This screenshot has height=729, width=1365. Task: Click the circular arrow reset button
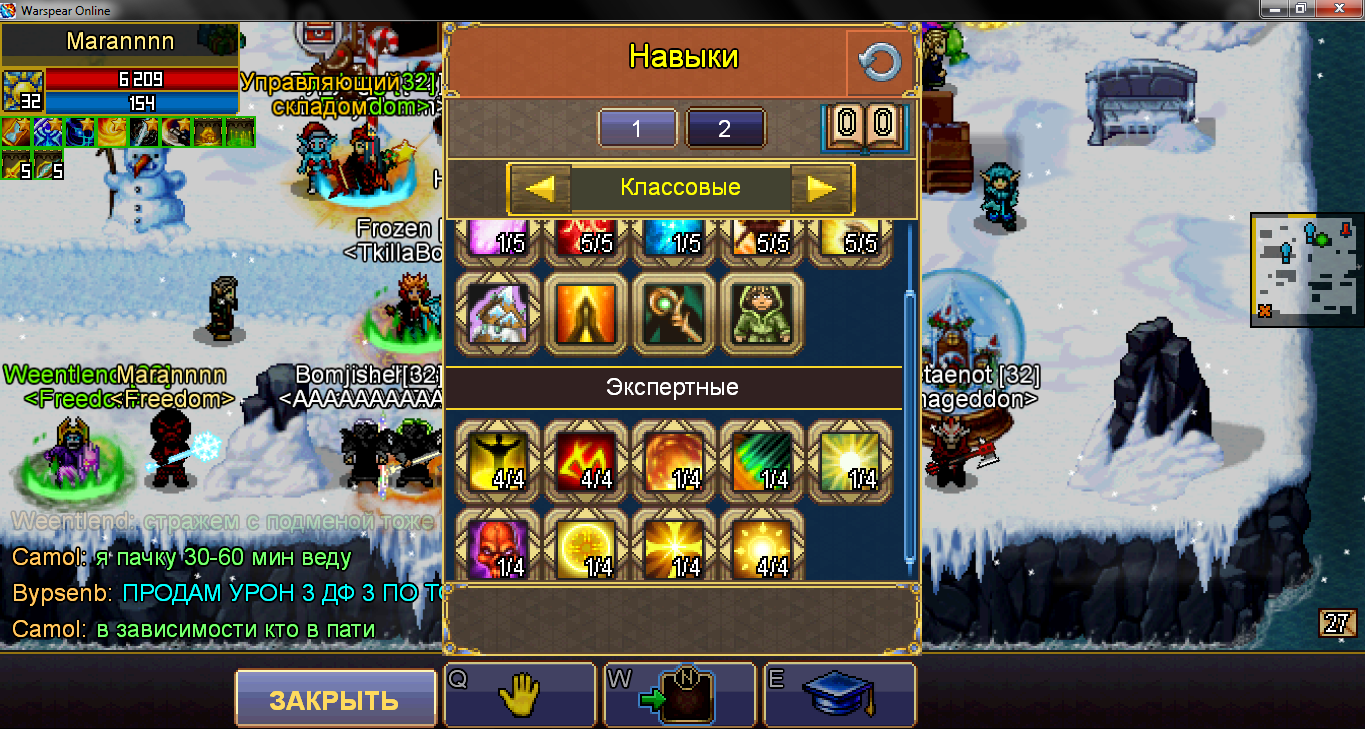[880, 64]
